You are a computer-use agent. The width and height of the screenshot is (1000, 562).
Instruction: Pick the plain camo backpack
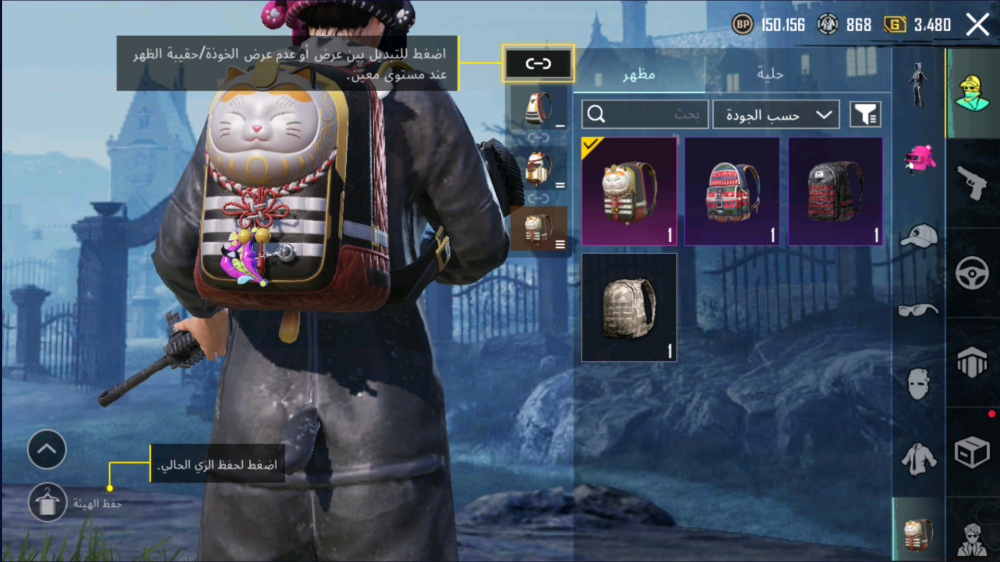629,306
